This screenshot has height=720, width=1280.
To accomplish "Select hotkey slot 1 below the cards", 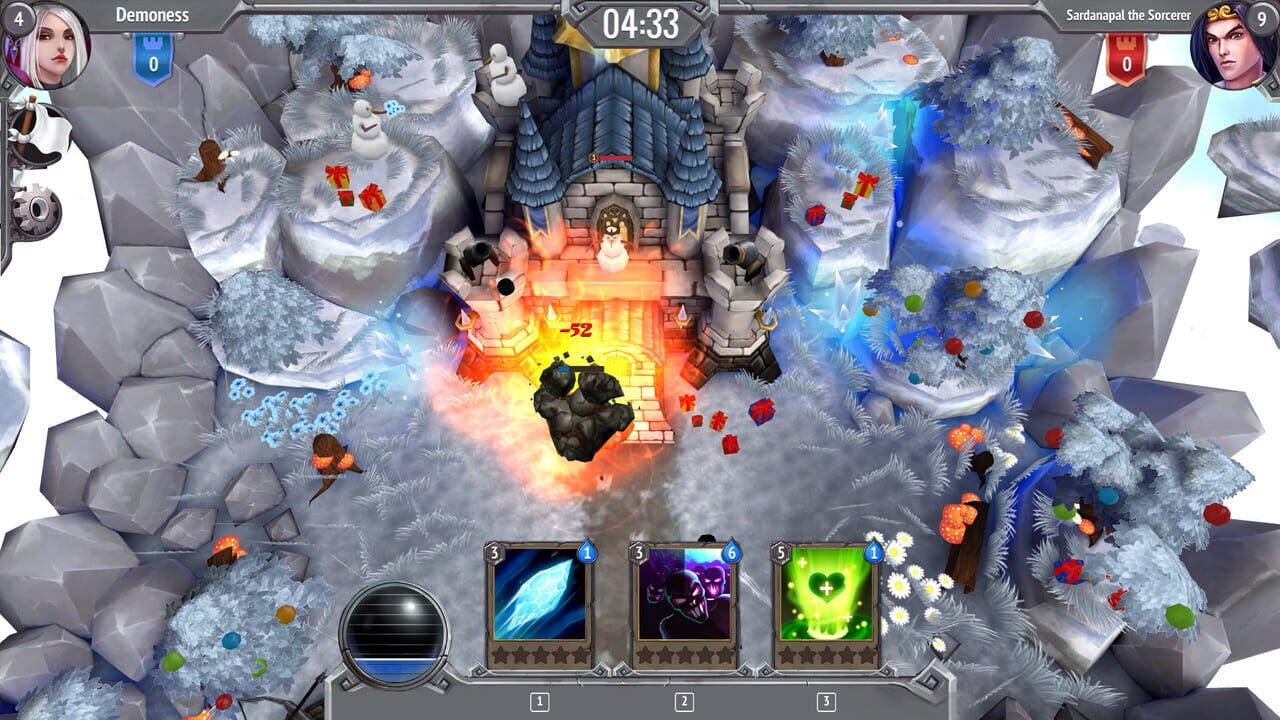I will tap(539, 701).
